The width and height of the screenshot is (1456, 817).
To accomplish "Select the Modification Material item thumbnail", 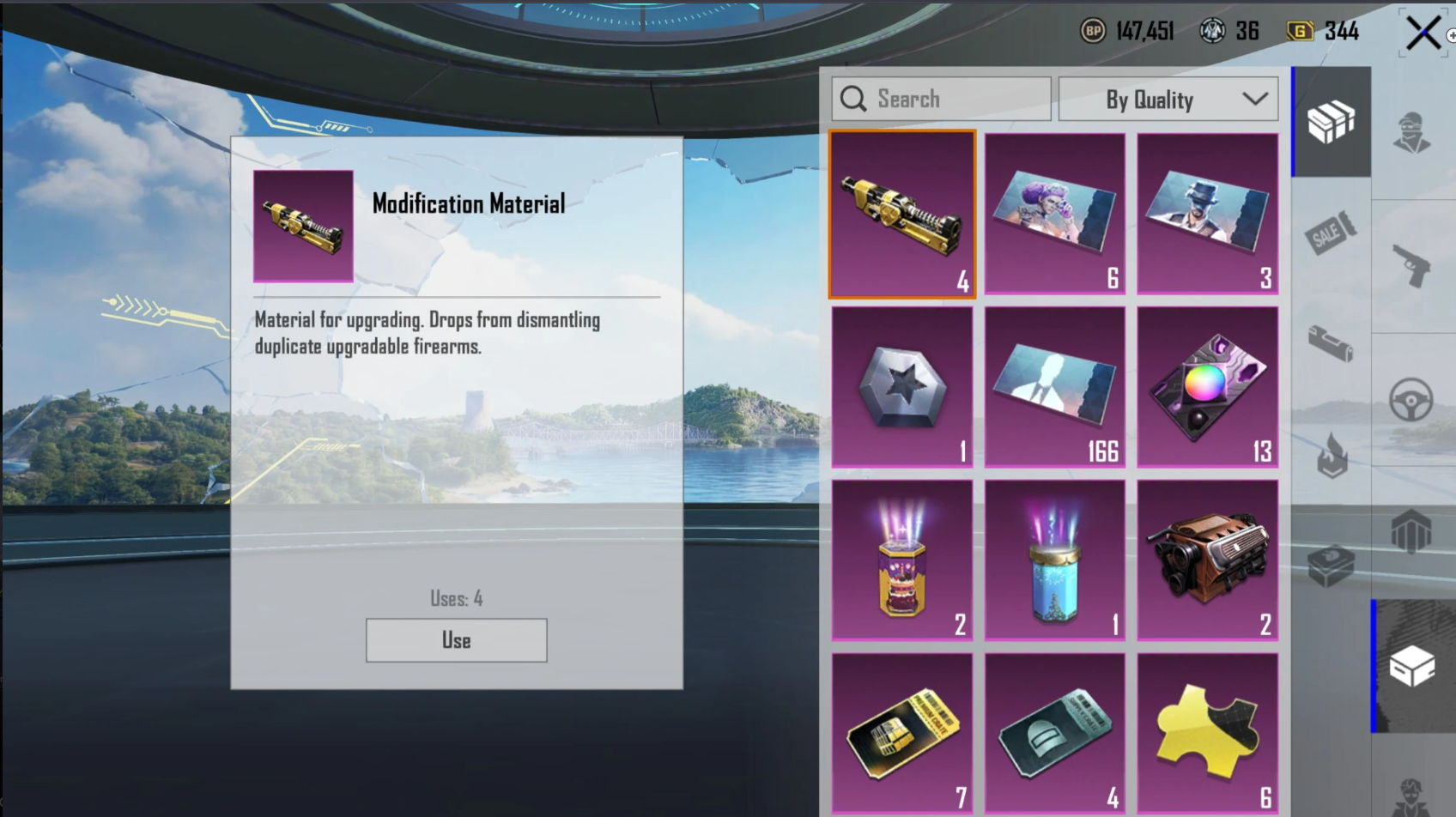I will [902, 213].
